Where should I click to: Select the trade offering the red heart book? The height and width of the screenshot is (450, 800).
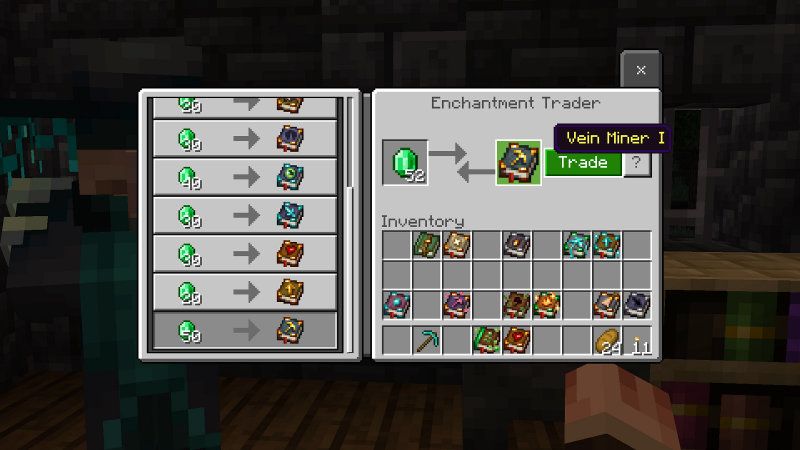tap(244, 253)
